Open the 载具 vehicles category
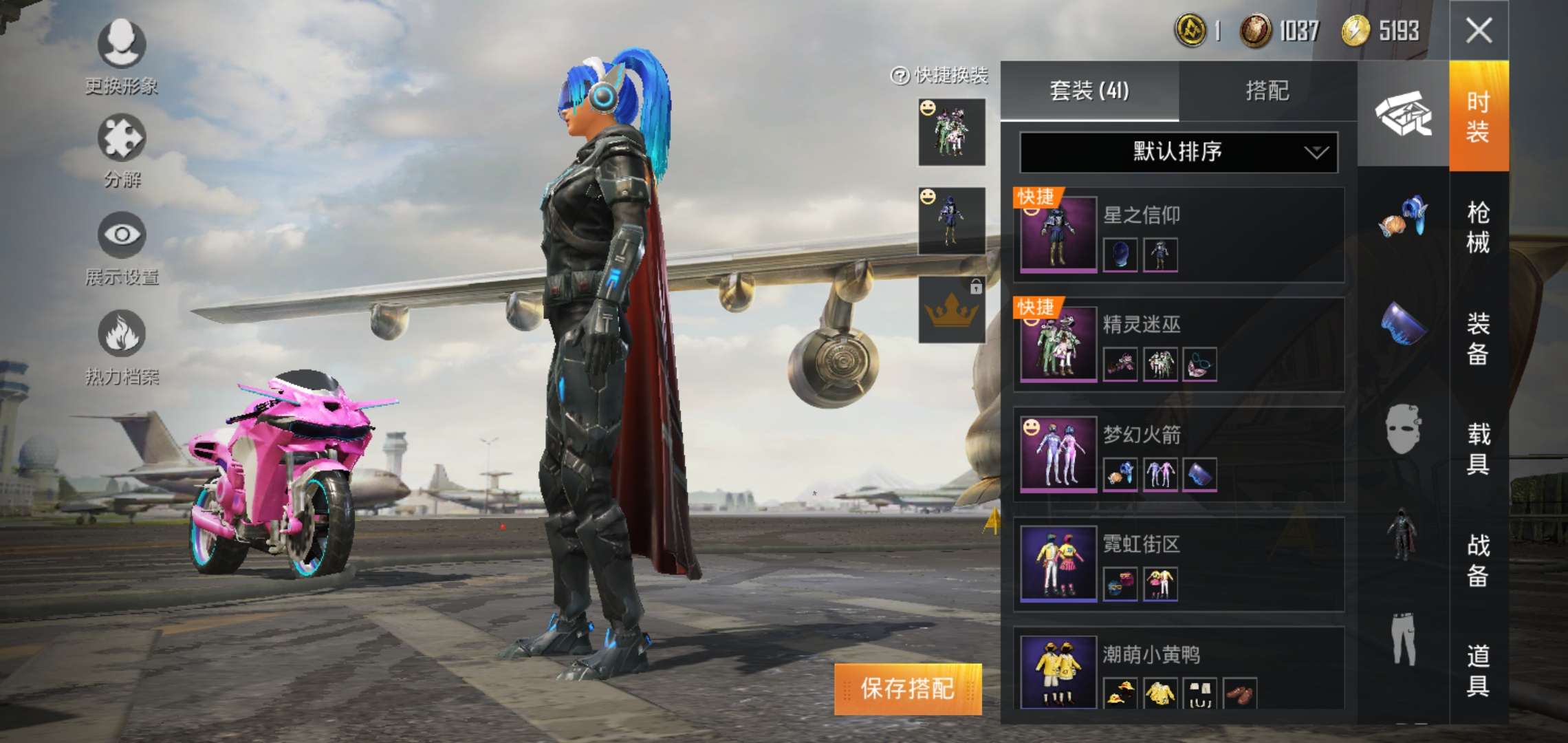1568x743 pixels. point(1479,449)
